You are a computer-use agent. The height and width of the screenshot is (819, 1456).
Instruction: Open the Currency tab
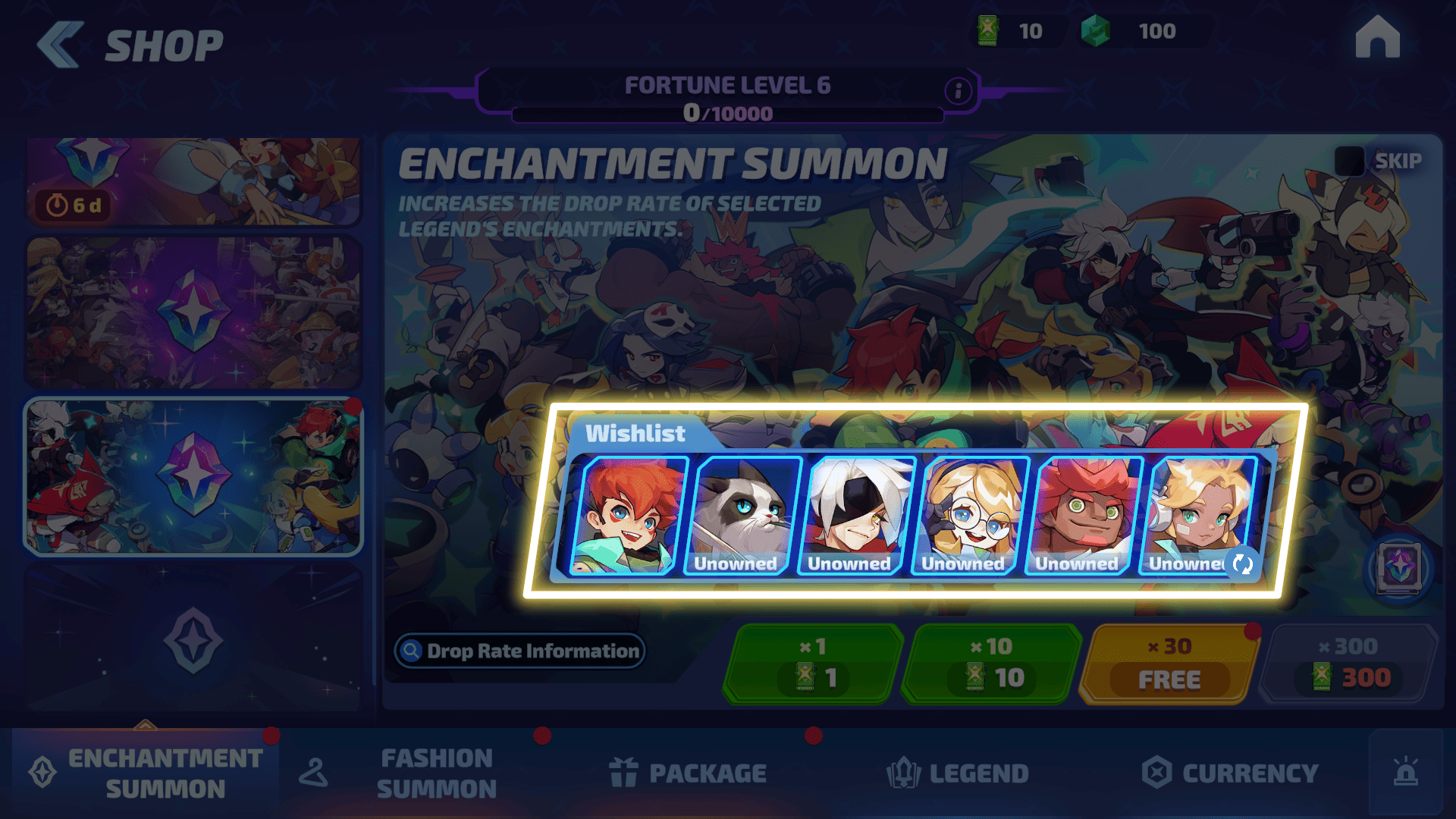coord(1230,773)
